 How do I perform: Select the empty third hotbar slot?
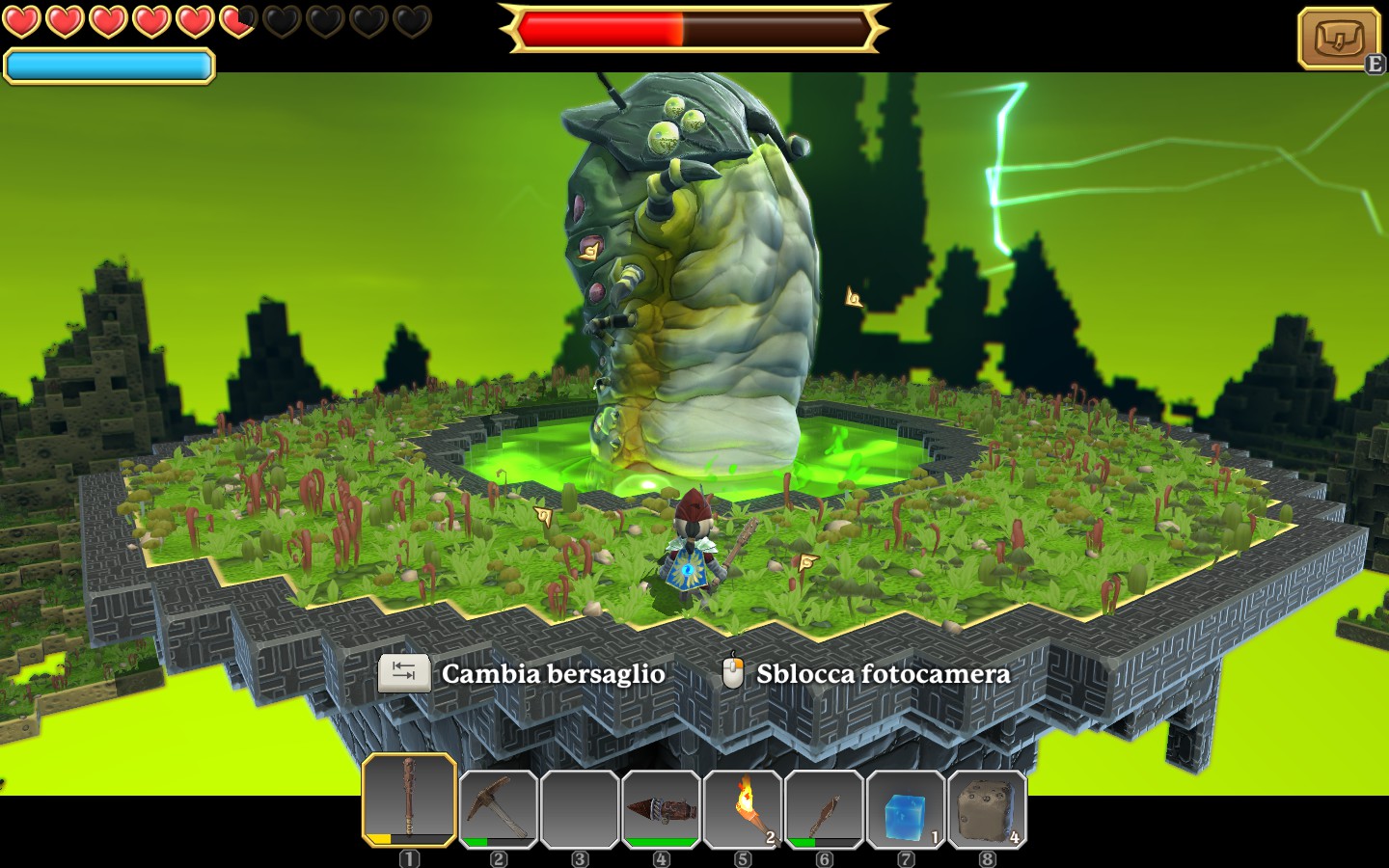click(x=580, y=809)
